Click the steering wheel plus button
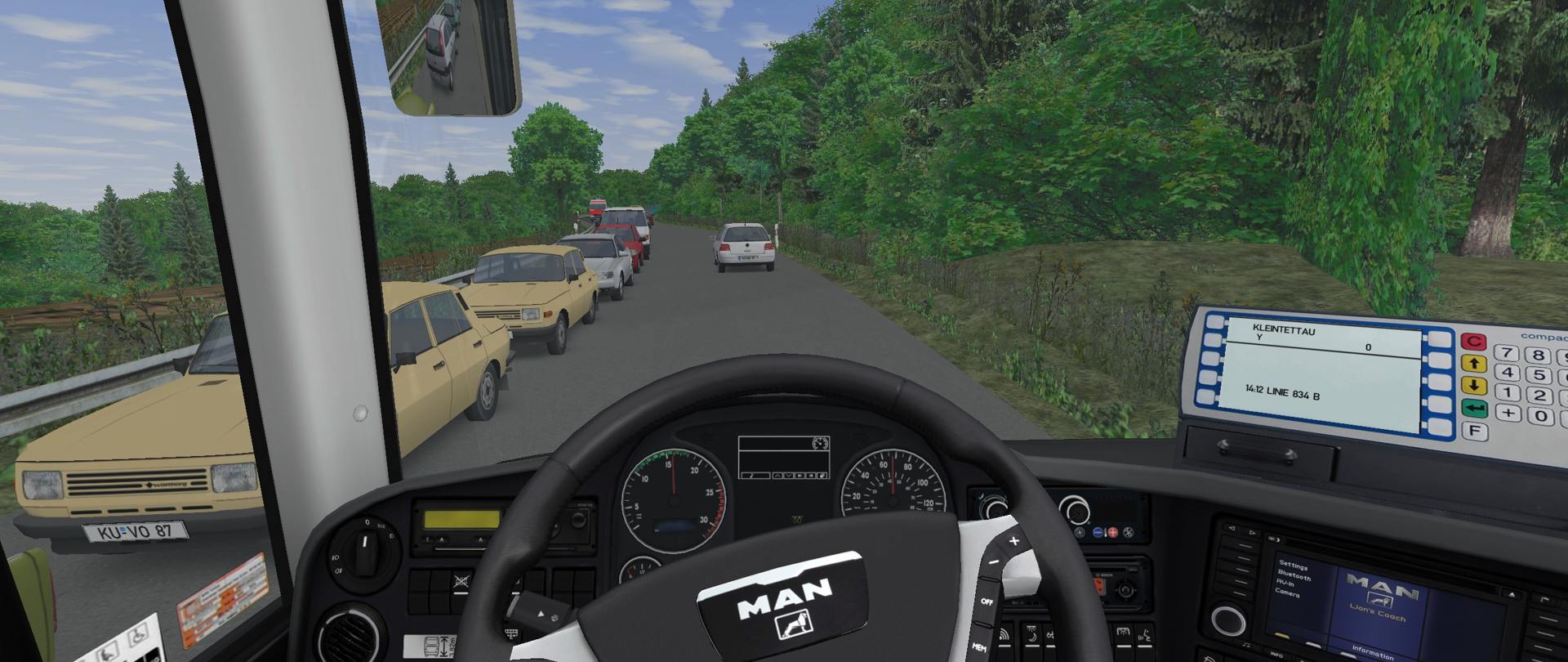Viewport: 1568px width, 662px height. pyautogui.click(x=1014, y=541)
